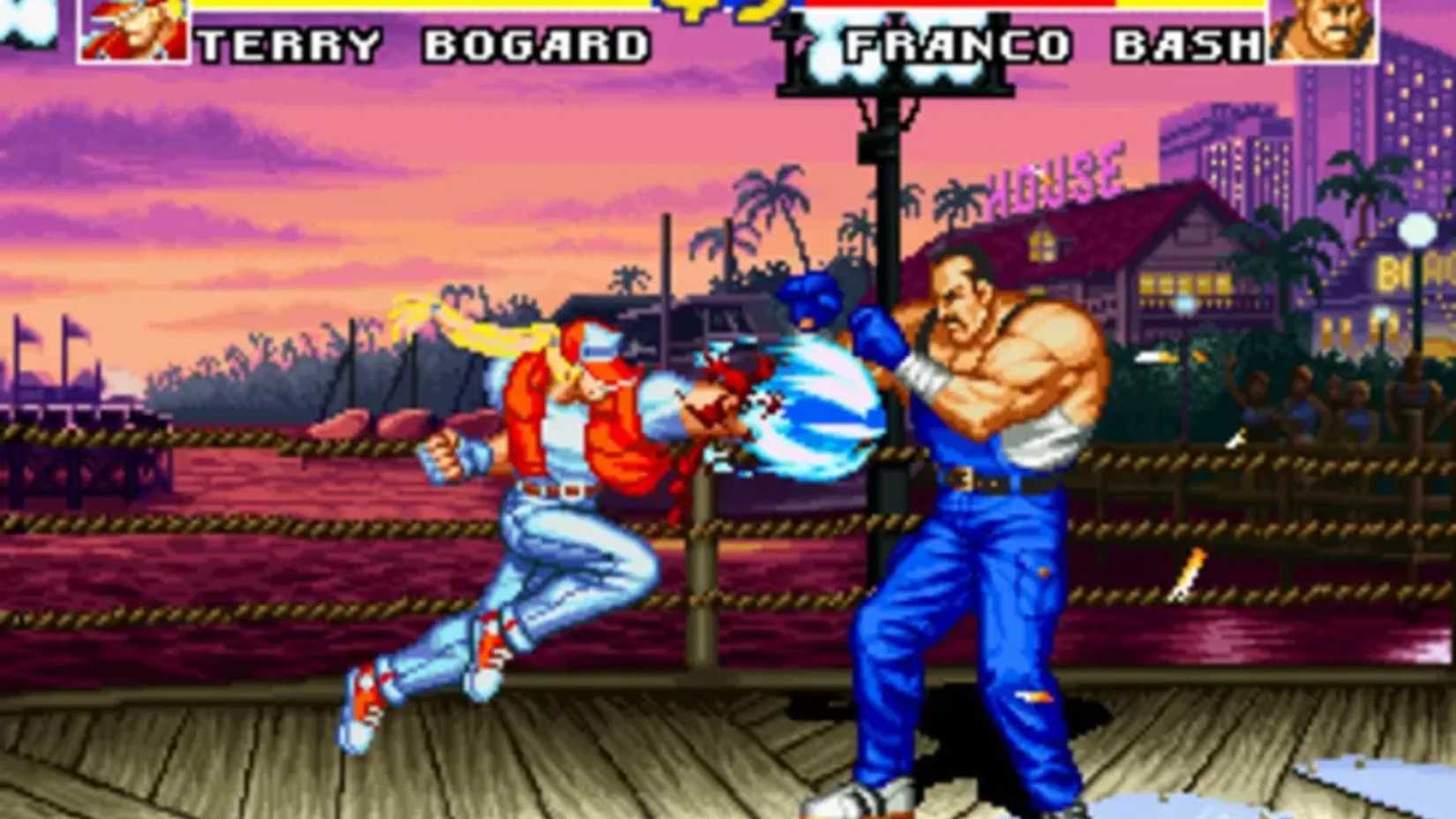This screenshot has width=1456, height=819.
Task: Click the FRANCO BASH name label
Action: pos(1054,42)
